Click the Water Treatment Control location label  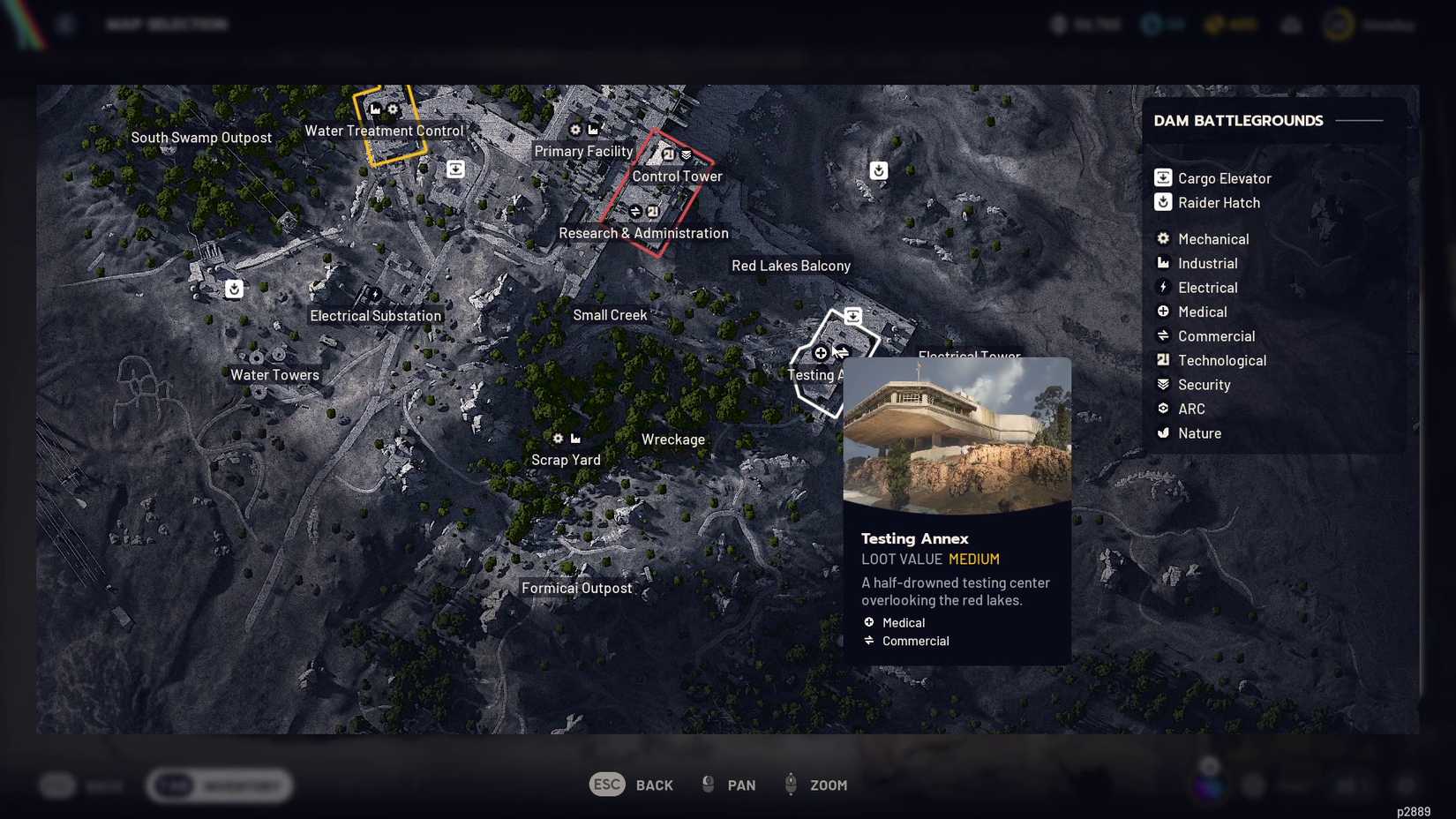(x=384, y=131)
